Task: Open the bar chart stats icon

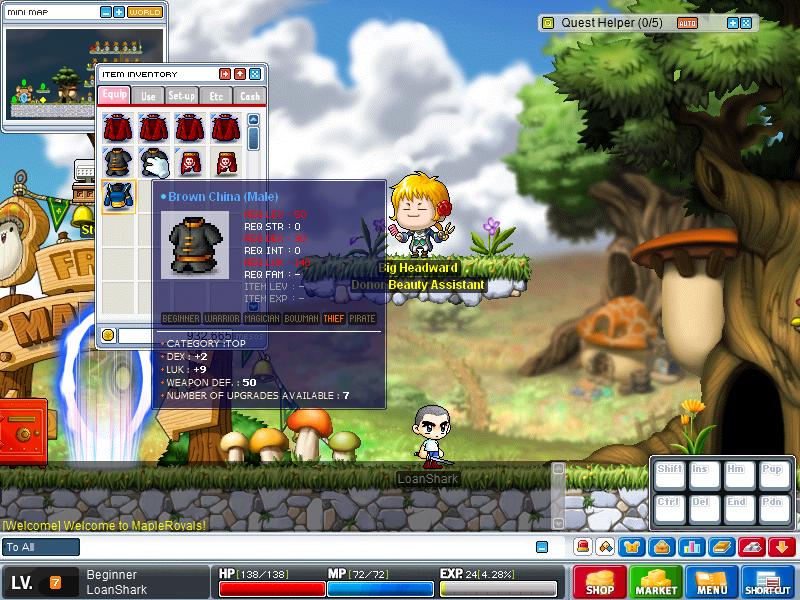Action: pyautogui.click(x=691, y=547)
